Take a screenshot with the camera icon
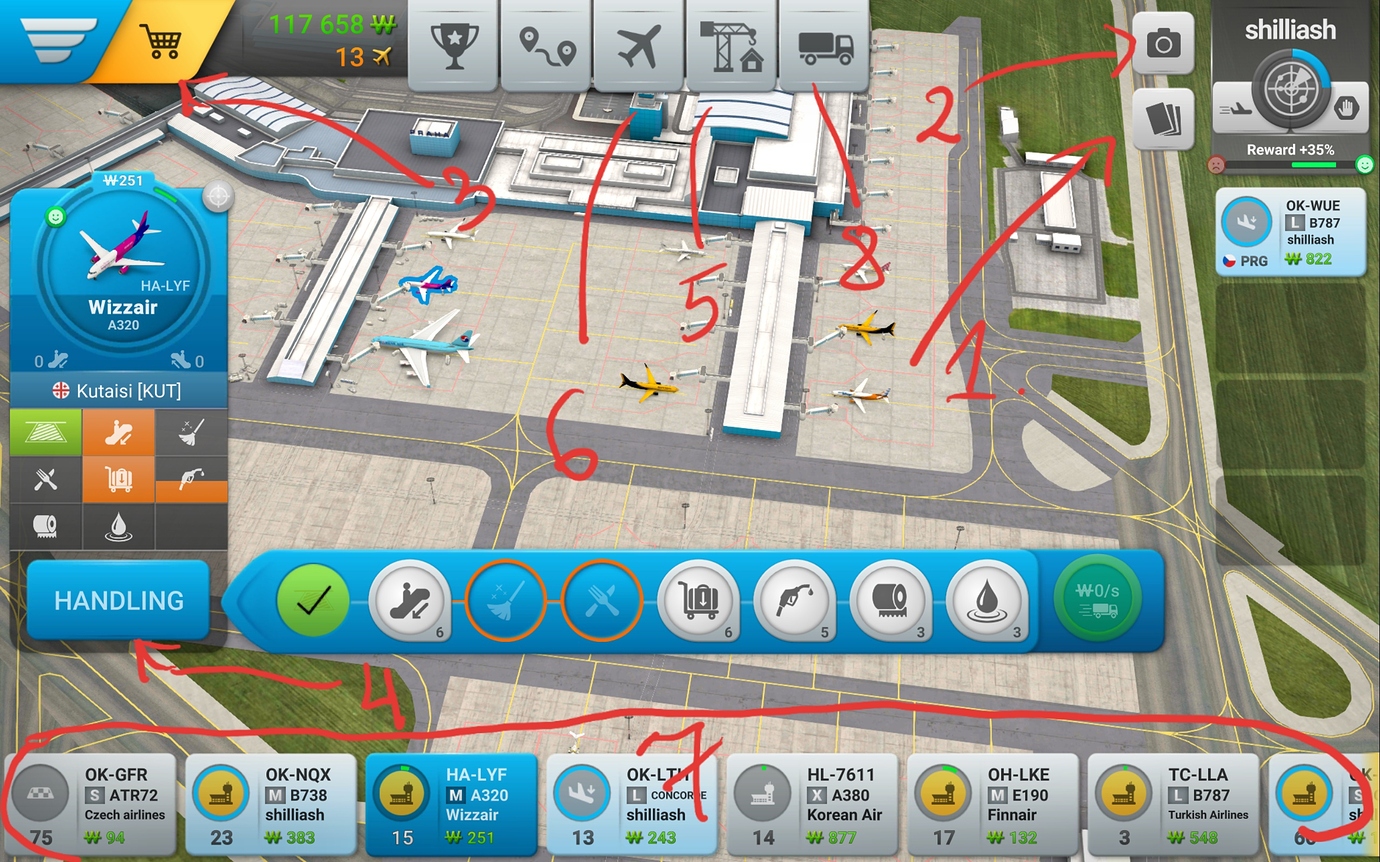1380x862 pixels. coord(1163,42)
